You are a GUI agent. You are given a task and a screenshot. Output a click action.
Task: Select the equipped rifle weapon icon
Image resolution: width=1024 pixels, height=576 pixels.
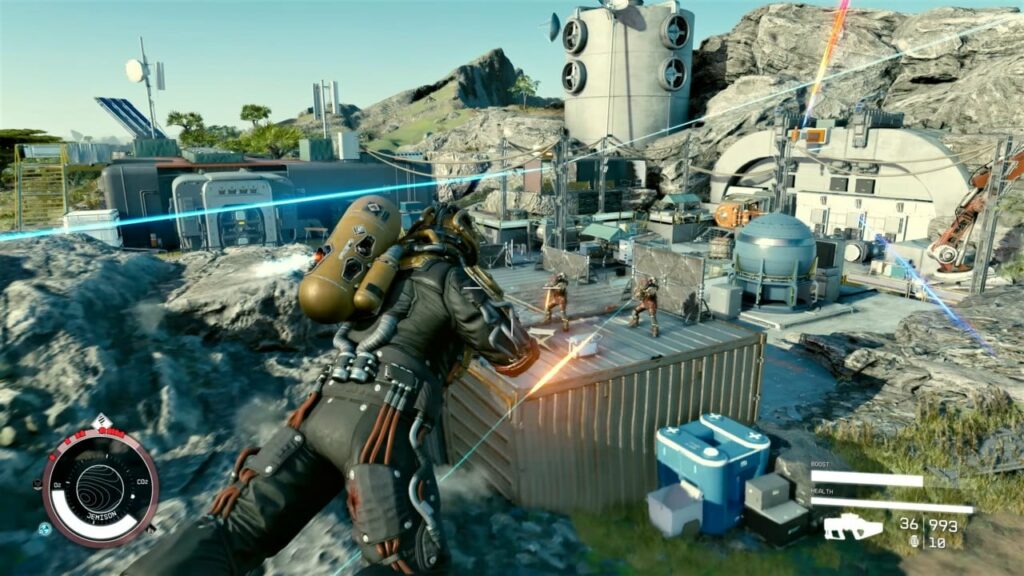[x=852, y=527]
